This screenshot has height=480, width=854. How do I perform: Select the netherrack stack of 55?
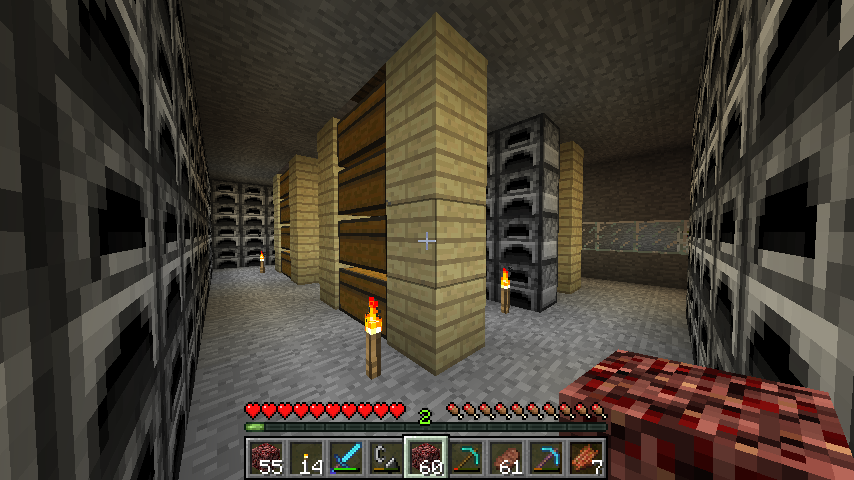point(265,457)
